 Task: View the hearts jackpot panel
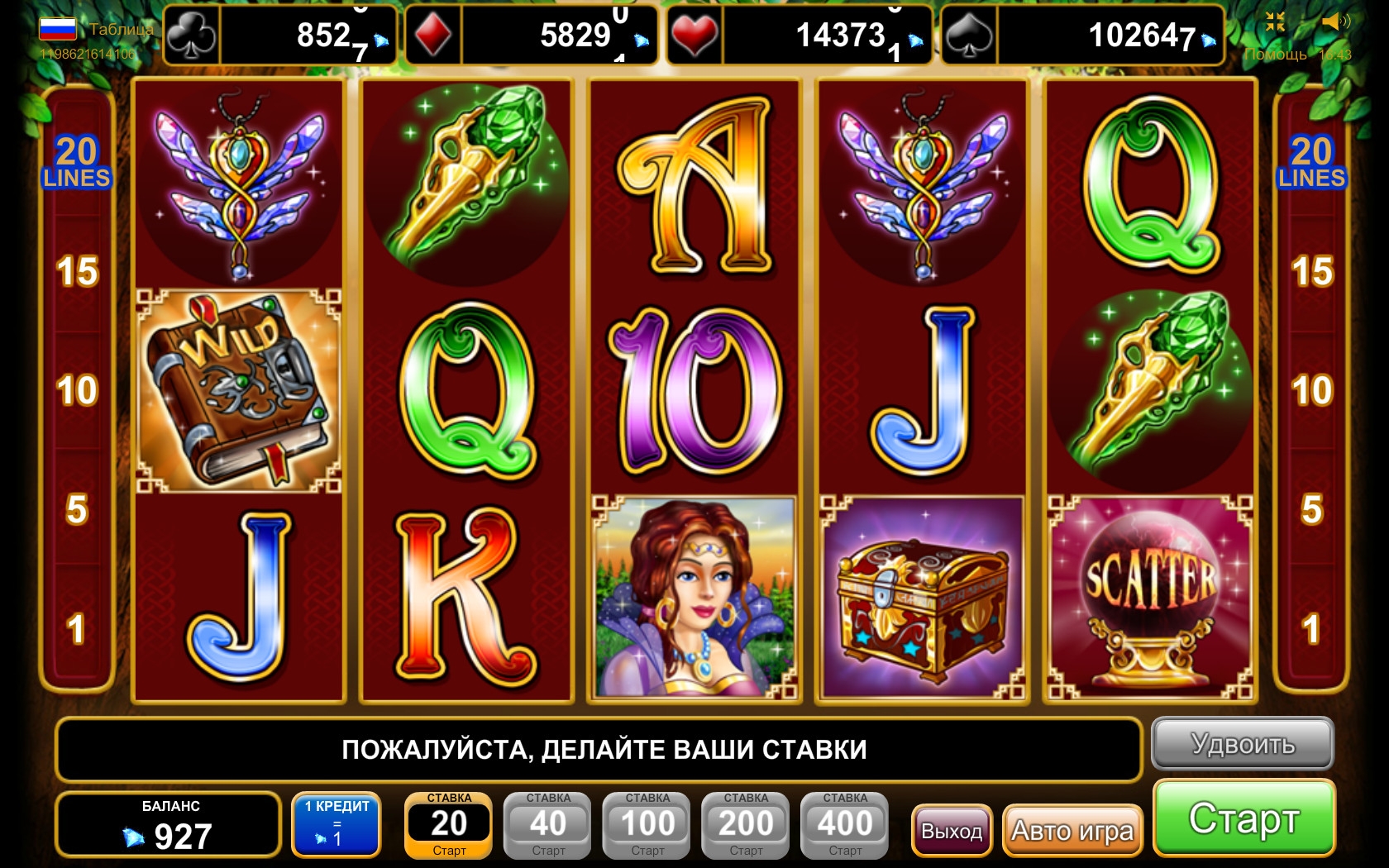click(800, 36)
